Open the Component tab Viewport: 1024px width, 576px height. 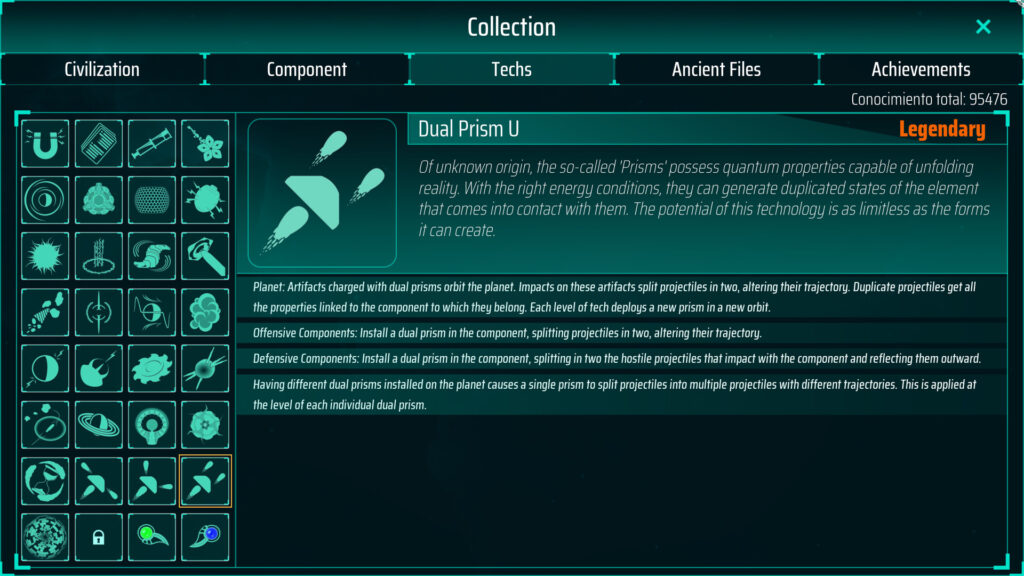(307, 69)
